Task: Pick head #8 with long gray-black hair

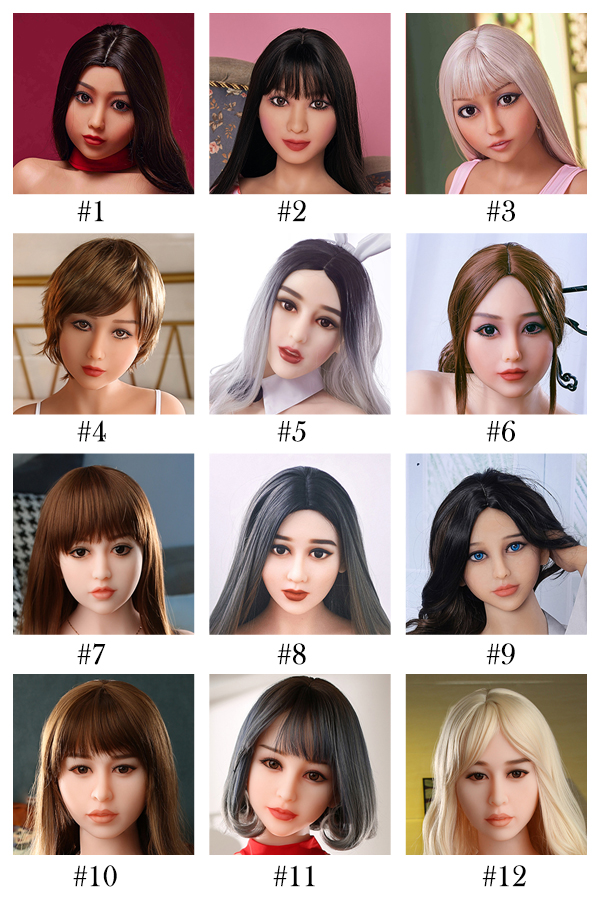Action: (x=299, y=544)
